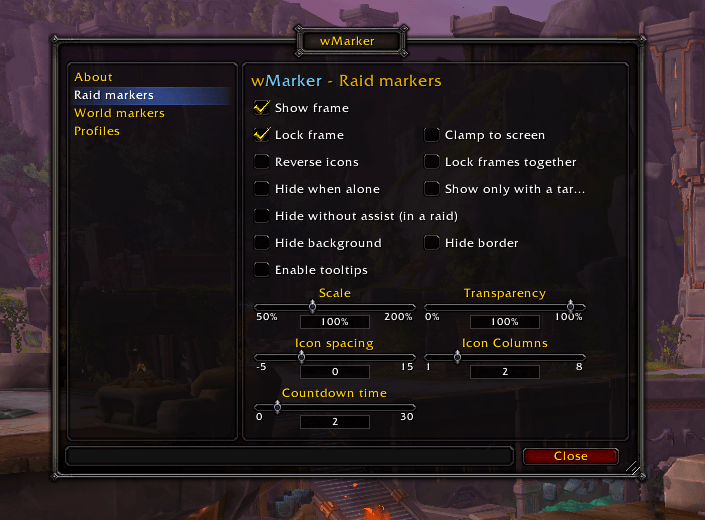Open the About section

click(93, 77)
